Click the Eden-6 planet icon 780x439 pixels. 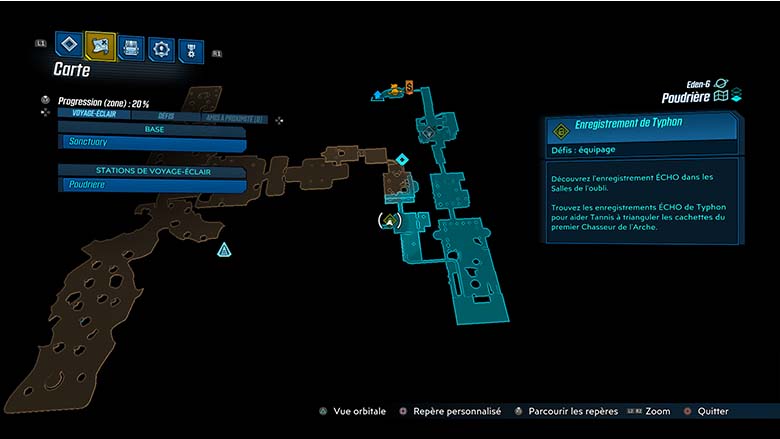pyautogui.click(x=722, y=83)
